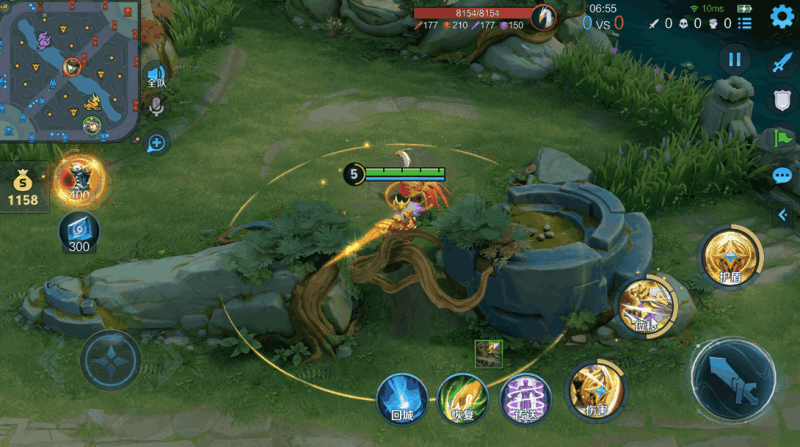
Task: Buy the recommended 400 gold item
Action: (80, 180)
